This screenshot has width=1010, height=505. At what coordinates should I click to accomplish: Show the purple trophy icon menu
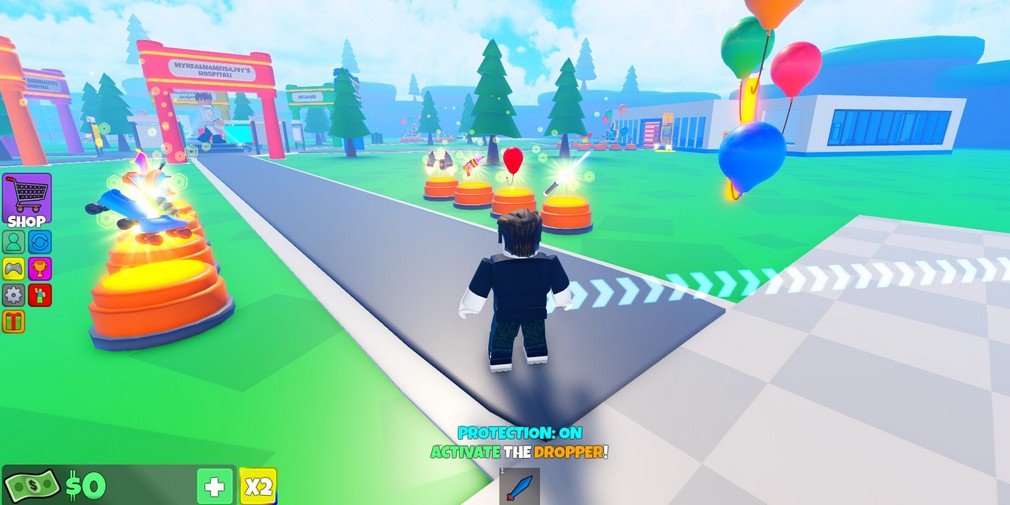39,269
